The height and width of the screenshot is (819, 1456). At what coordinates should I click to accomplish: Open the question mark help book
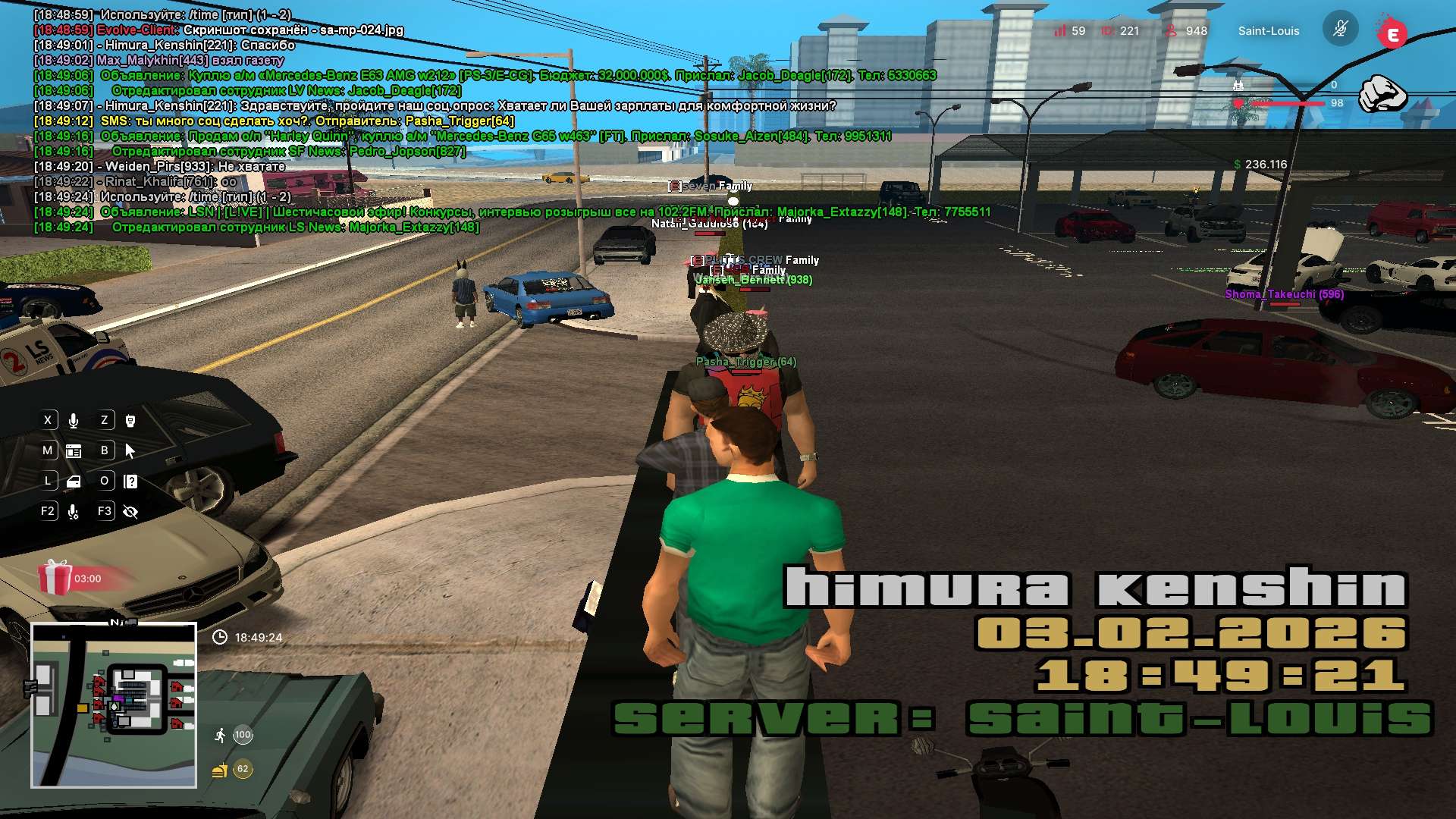tap(130, 482)
